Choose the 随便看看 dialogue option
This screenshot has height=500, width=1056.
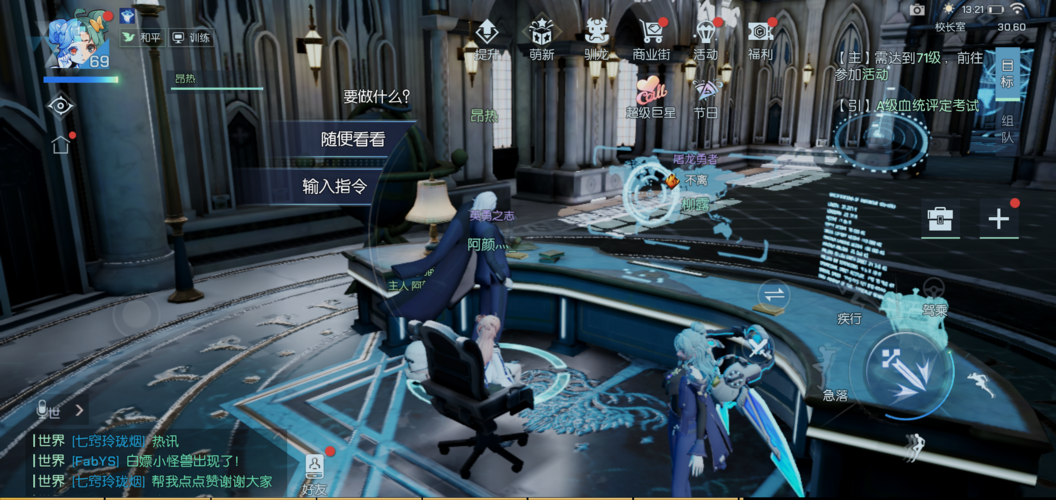click(352, 140)
